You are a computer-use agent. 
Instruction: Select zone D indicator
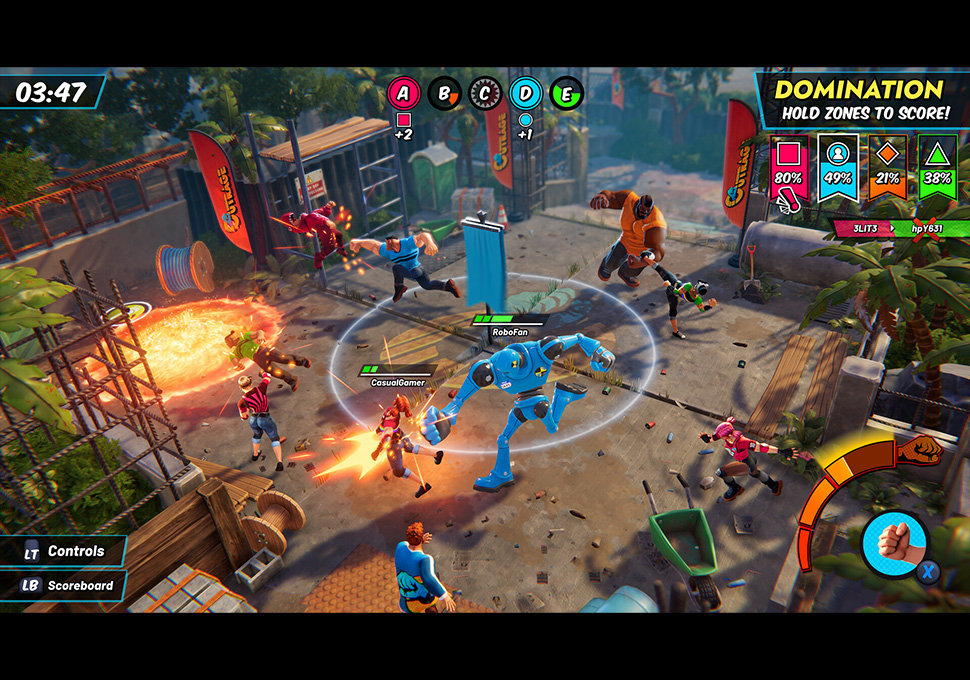526,94
